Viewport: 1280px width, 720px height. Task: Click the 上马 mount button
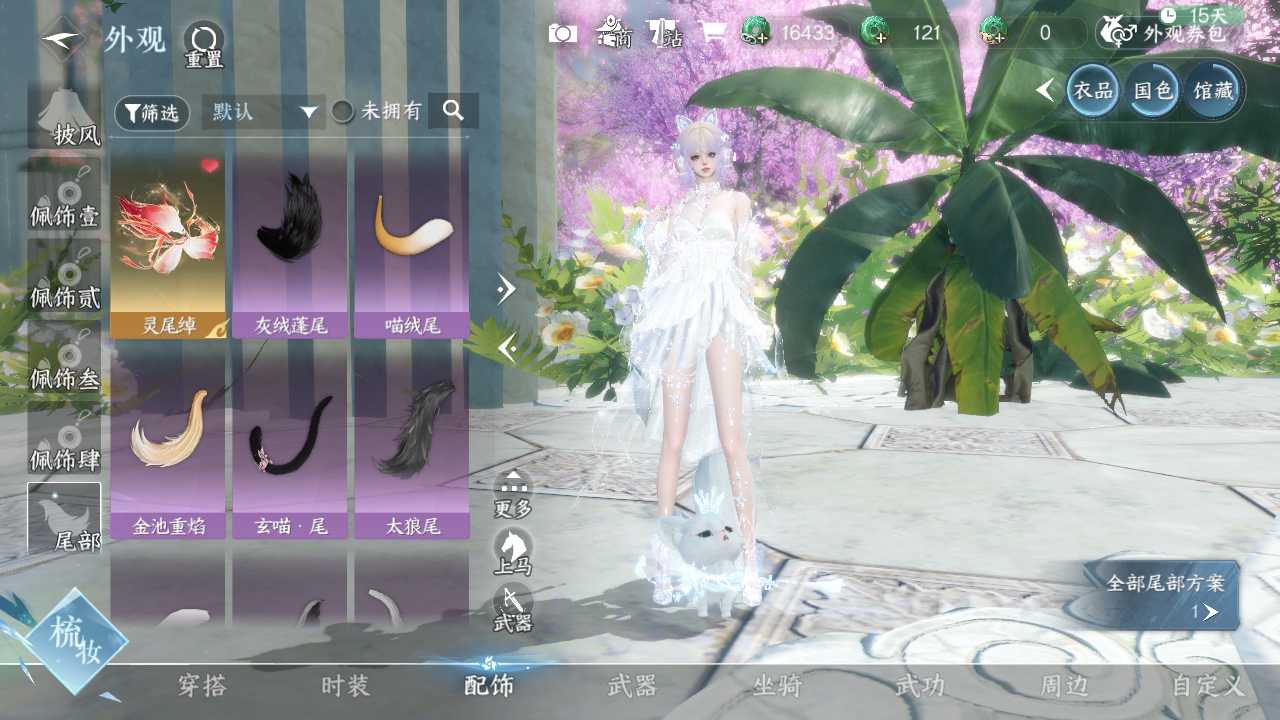point(512,552)
